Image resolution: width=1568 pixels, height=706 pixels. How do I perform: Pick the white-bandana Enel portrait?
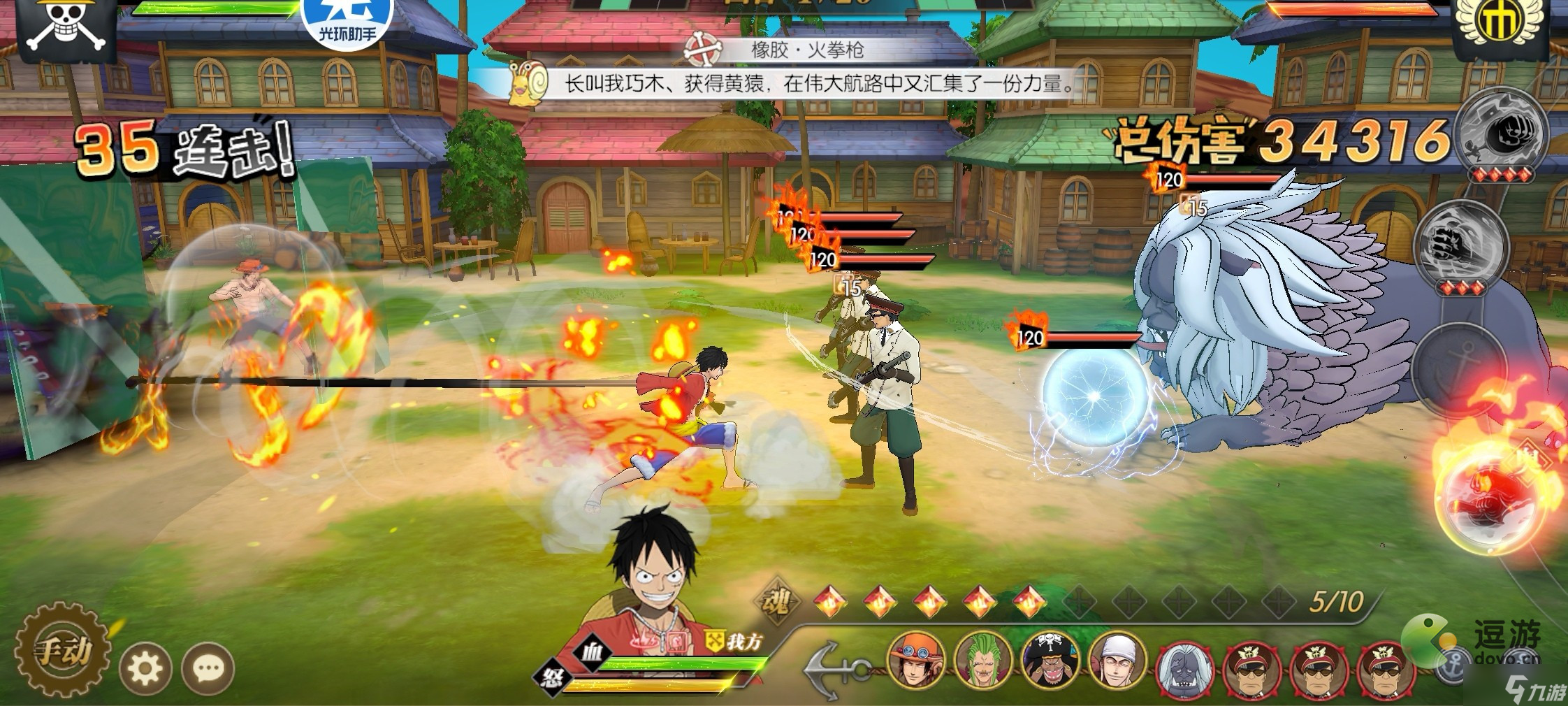1117,662
